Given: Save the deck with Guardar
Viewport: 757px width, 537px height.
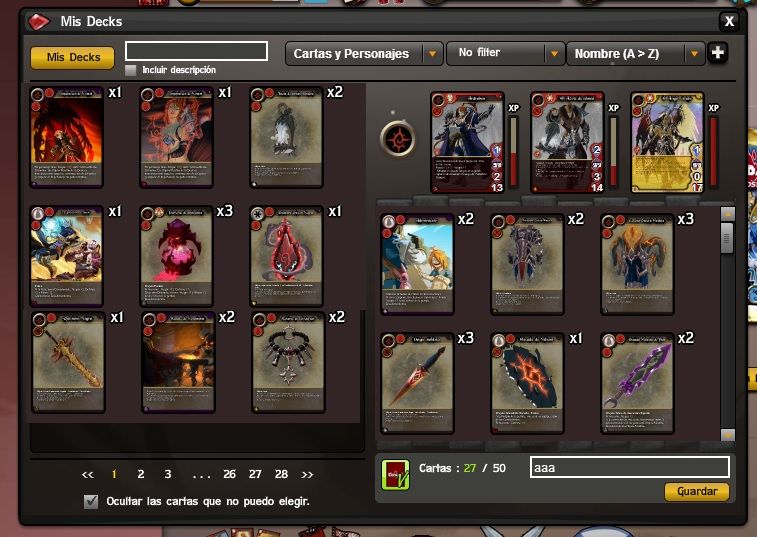Looking at the screenshot, I should tap(696, 492).
